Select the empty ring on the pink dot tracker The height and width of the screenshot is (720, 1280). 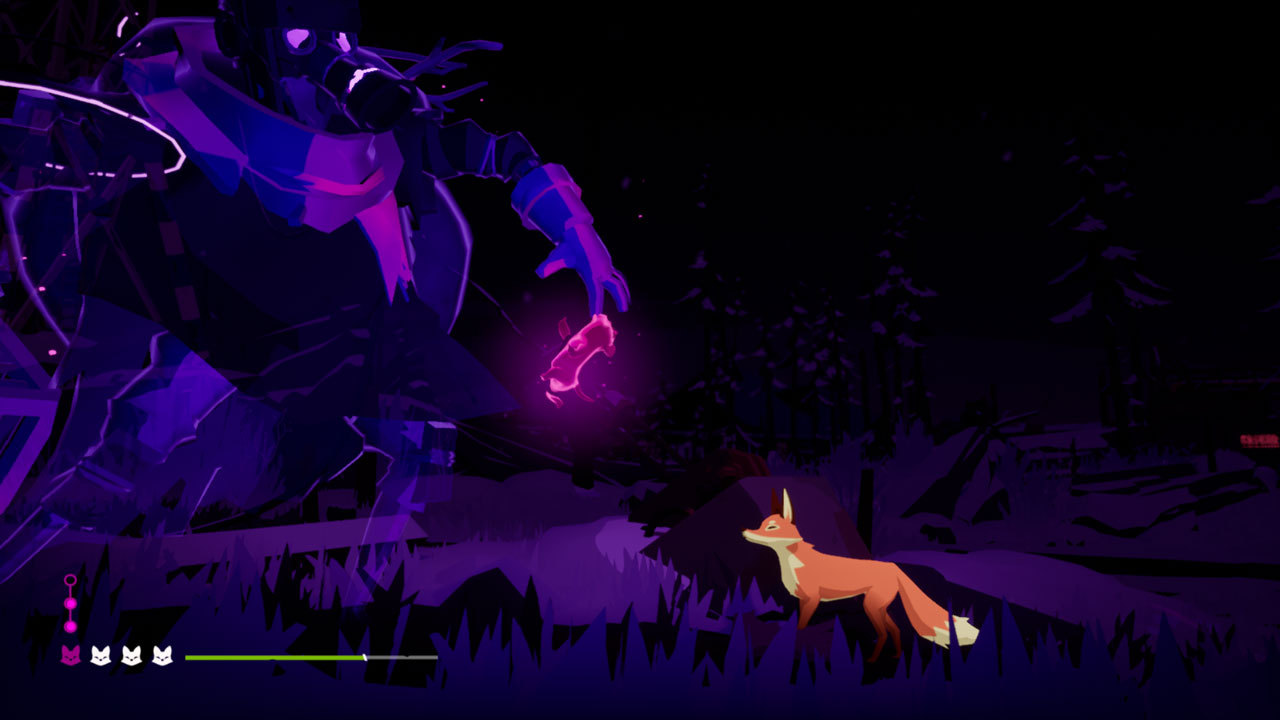(x=70, y=580)
